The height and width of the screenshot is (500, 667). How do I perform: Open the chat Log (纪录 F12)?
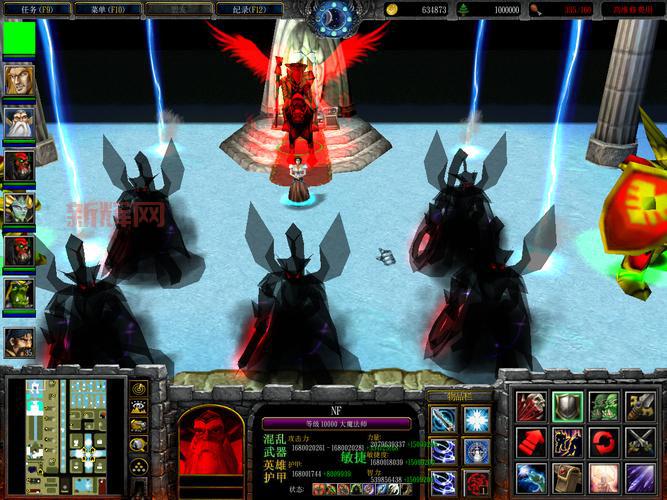coord(249,9)
